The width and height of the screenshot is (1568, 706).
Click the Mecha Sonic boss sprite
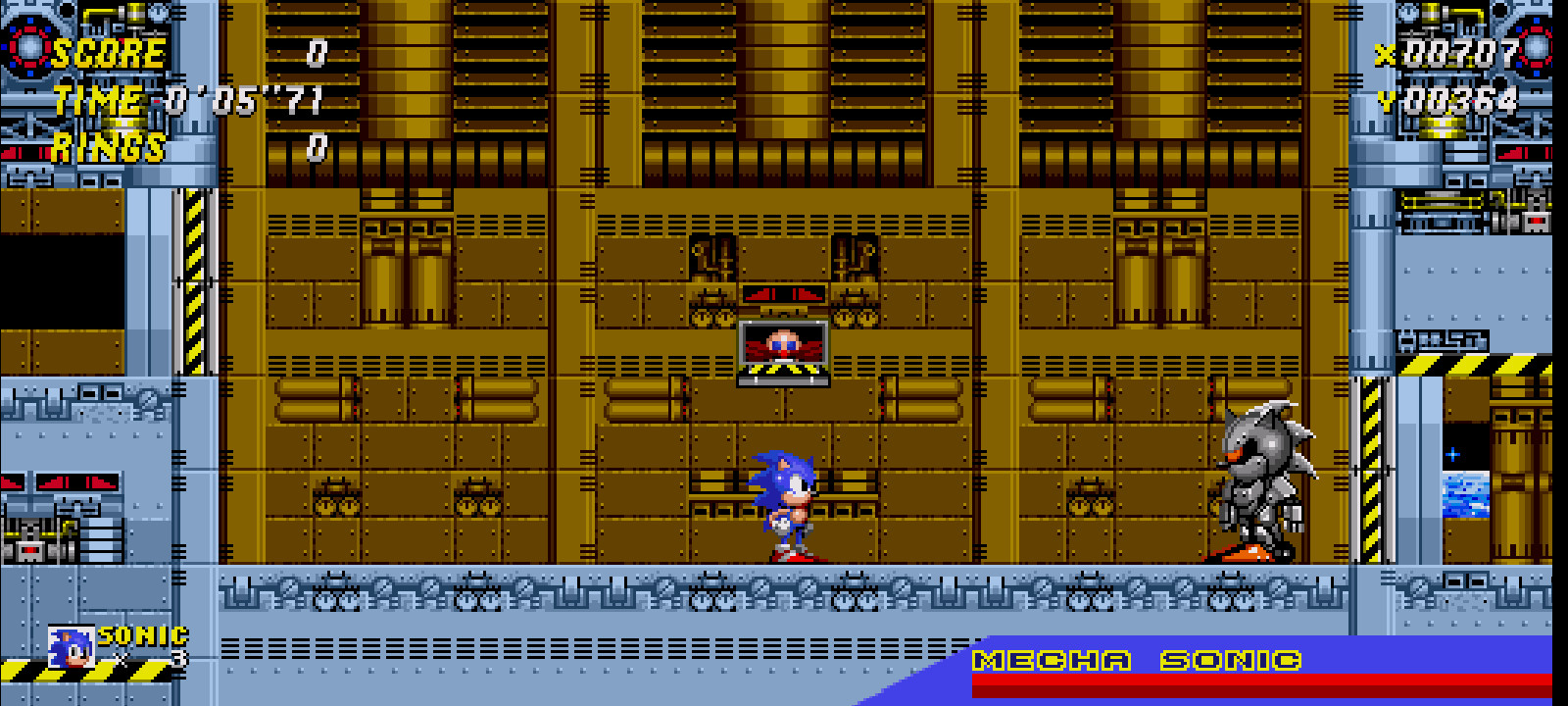pos(1264,480)
